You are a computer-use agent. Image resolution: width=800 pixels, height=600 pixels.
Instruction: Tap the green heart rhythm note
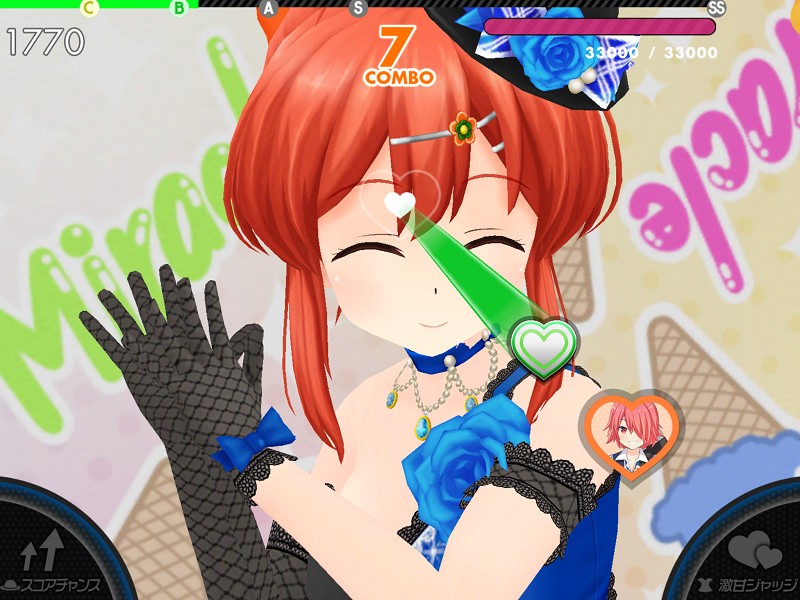[544, 346]
